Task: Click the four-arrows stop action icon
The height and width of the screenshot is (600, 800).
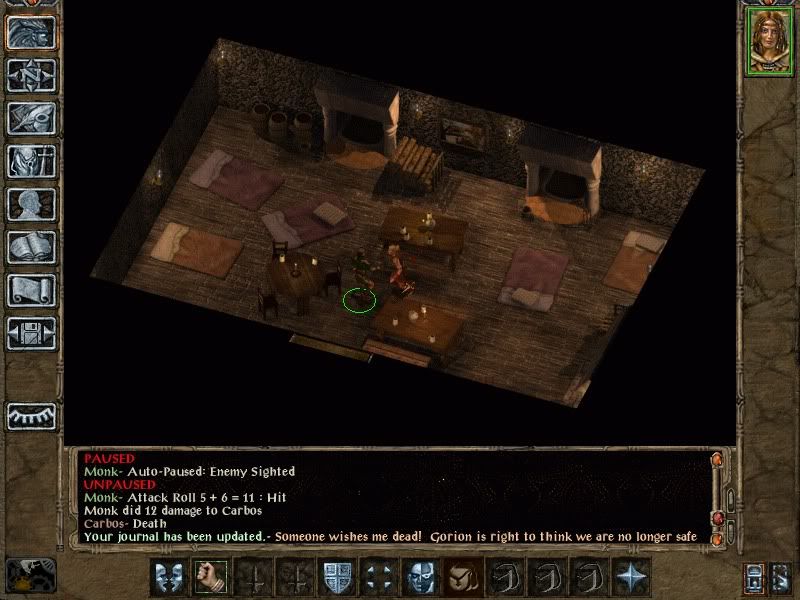Action: [x=377, y=577]
